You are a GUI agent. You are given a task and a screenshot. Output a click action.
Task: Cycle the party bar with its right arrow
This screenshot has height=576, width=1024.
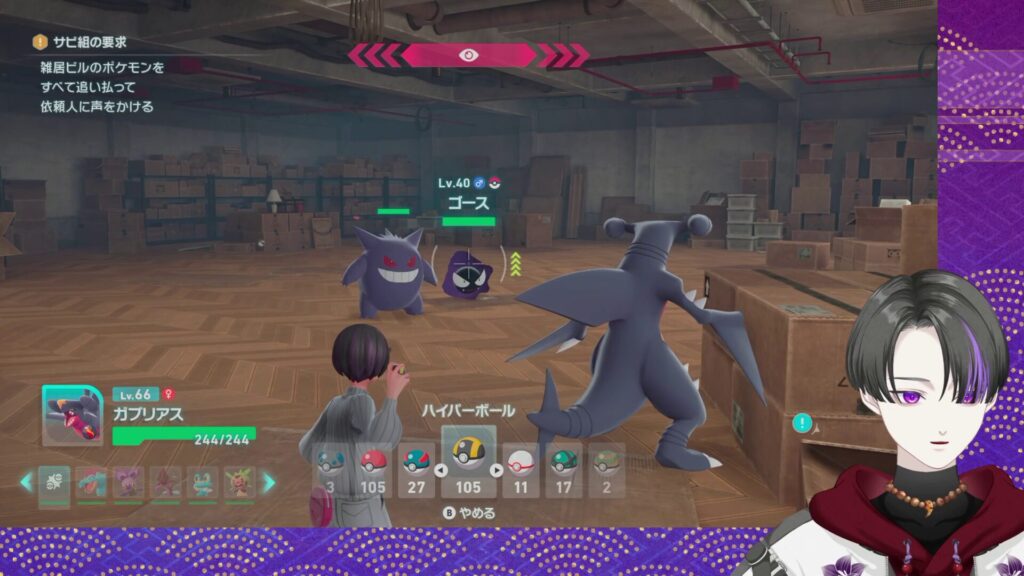pyautogui.click(x=268, y=482)
